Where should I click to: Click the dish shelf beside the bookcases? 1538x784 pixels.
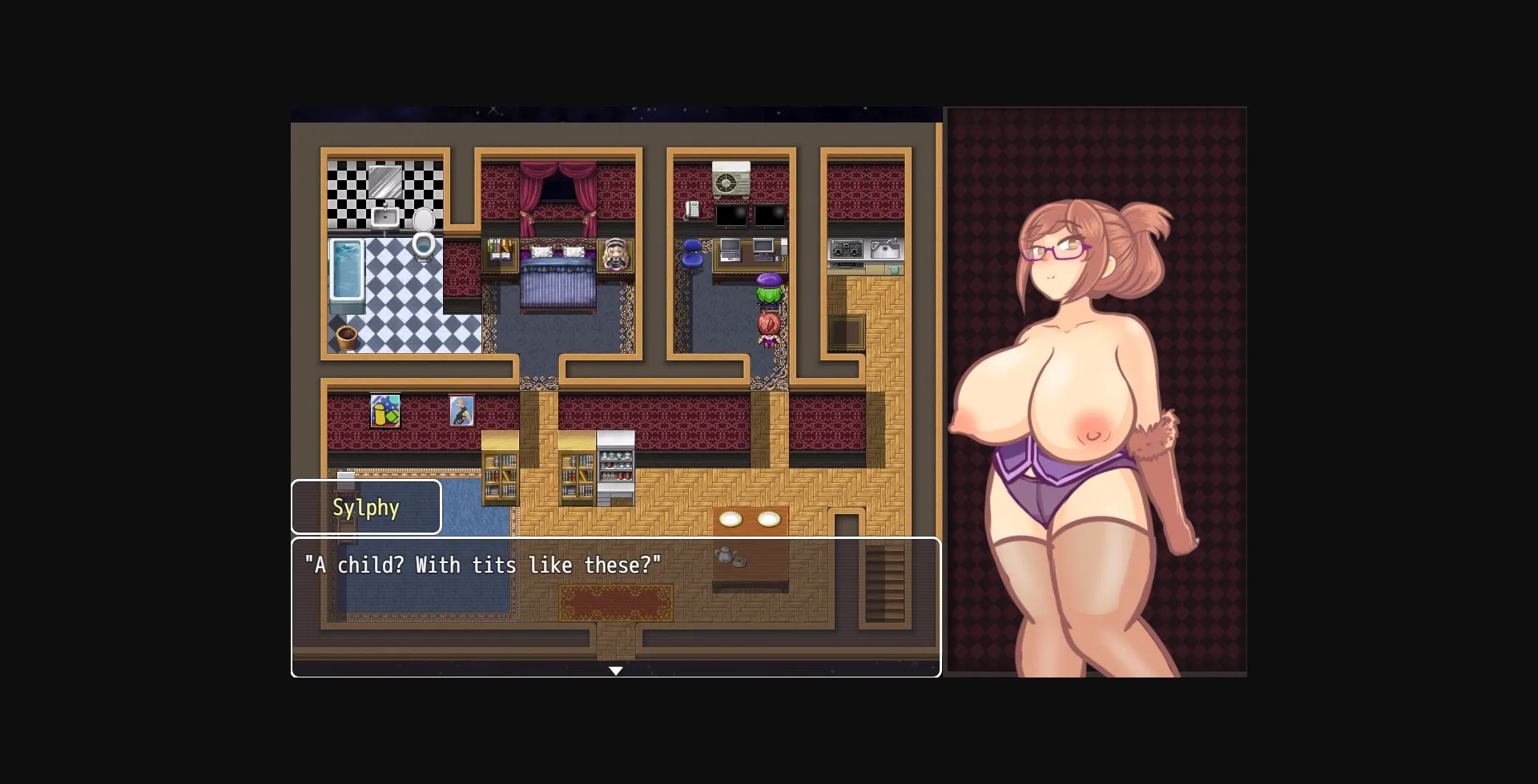point(614,468)
